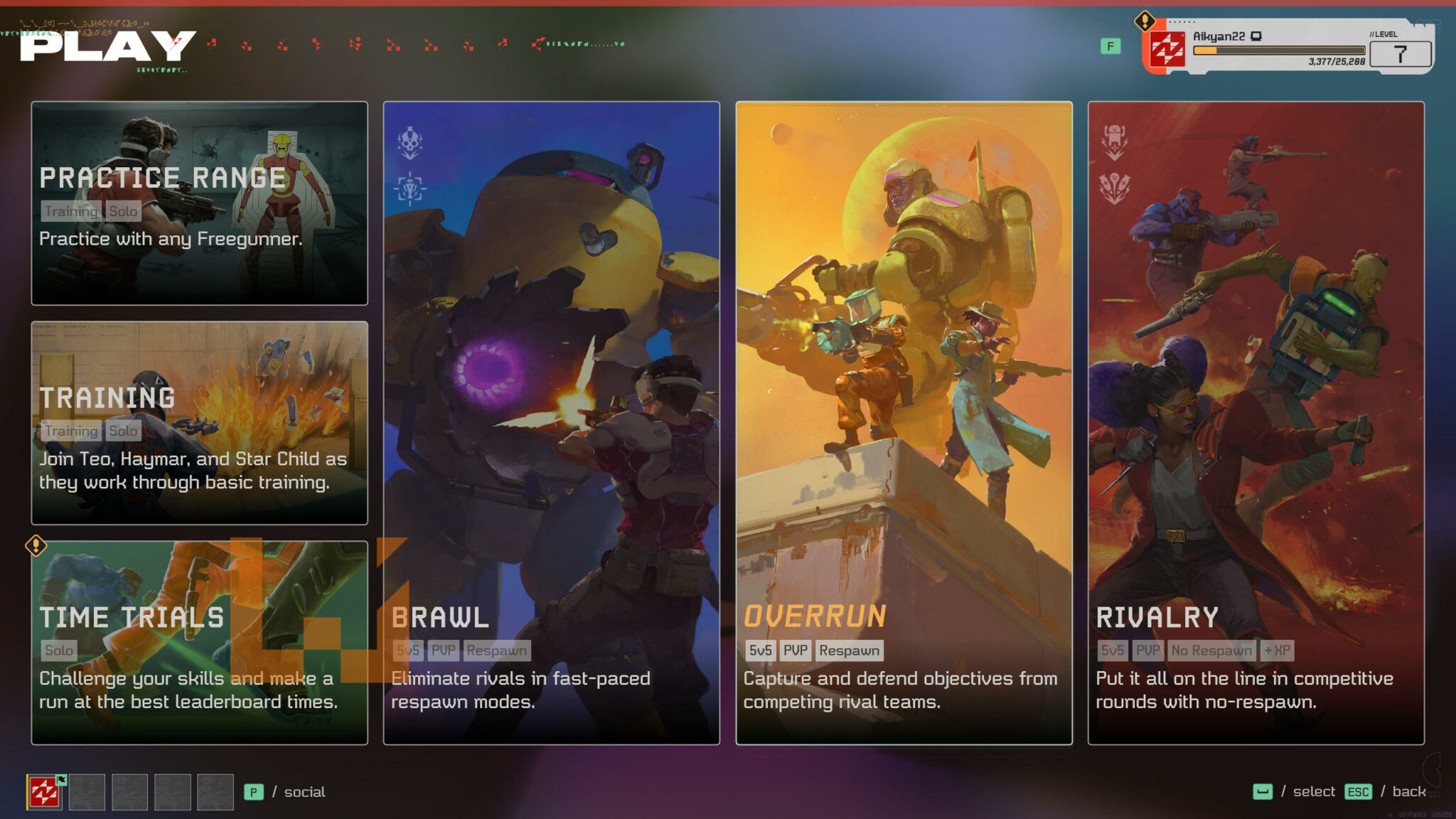Start the Overrun game mode

(x=904, y=423)
